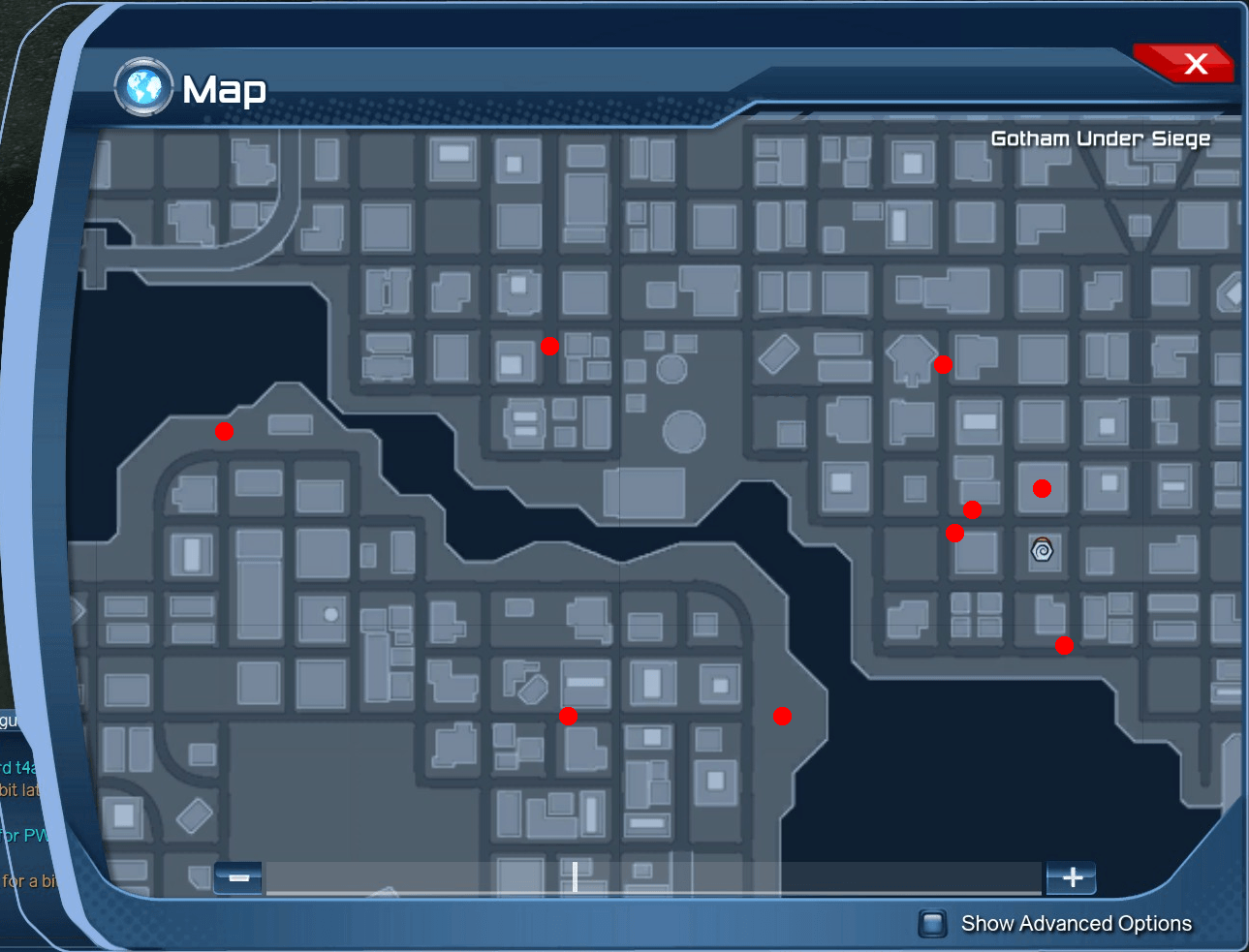Click the largest red marker in the eastern cluster

point(1042,488)
